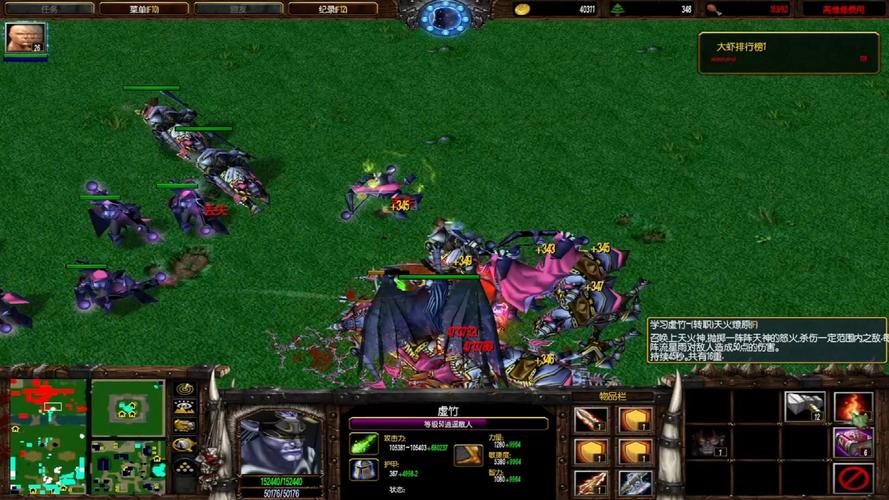Click the minimap signal ping button
The image size is (889, 500).
pyautogui.click(x=185, y=388)
